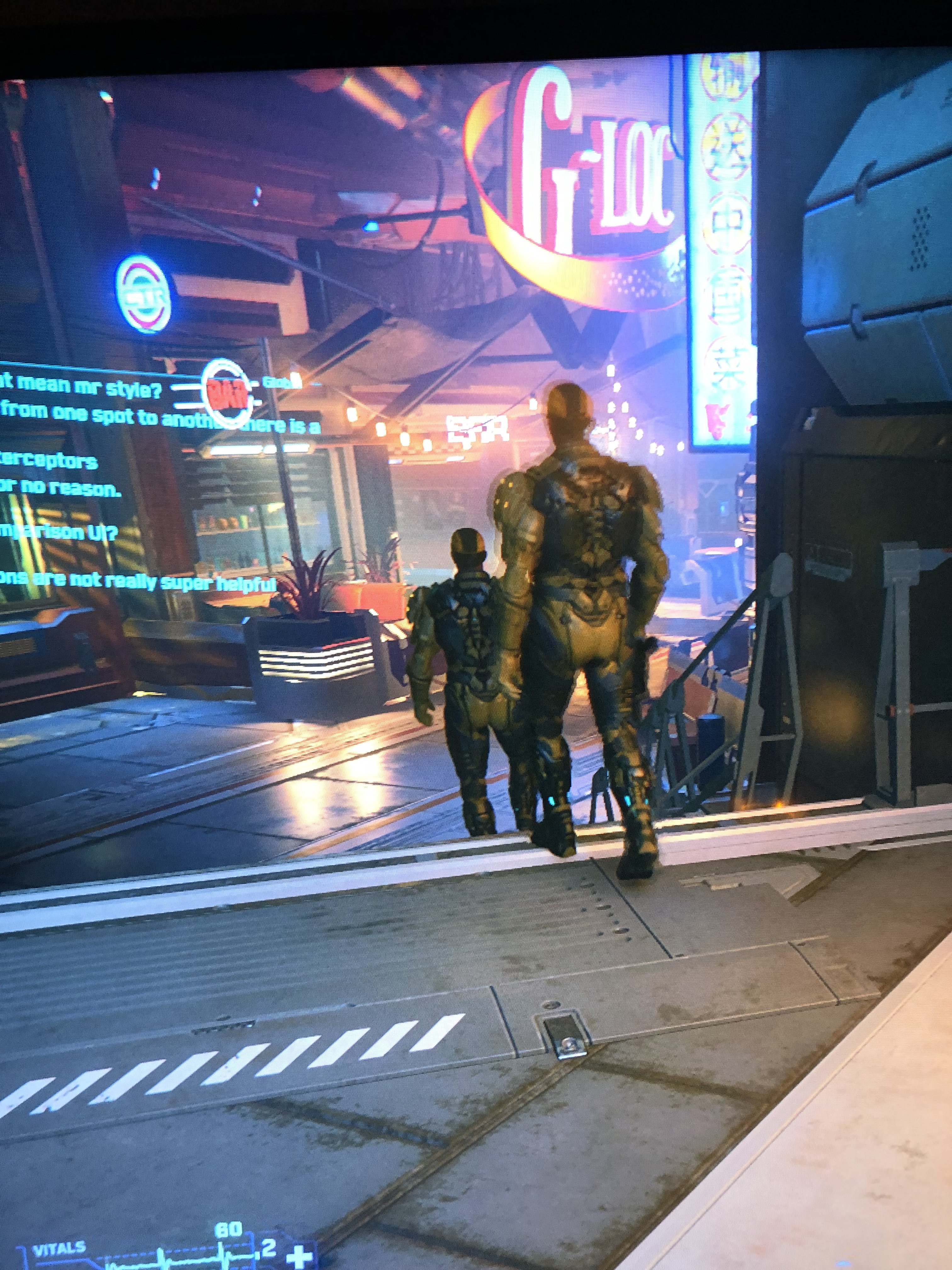Select the Global chat channel tab
This screenshot has height=1270, width=952.
pos(281,382)
